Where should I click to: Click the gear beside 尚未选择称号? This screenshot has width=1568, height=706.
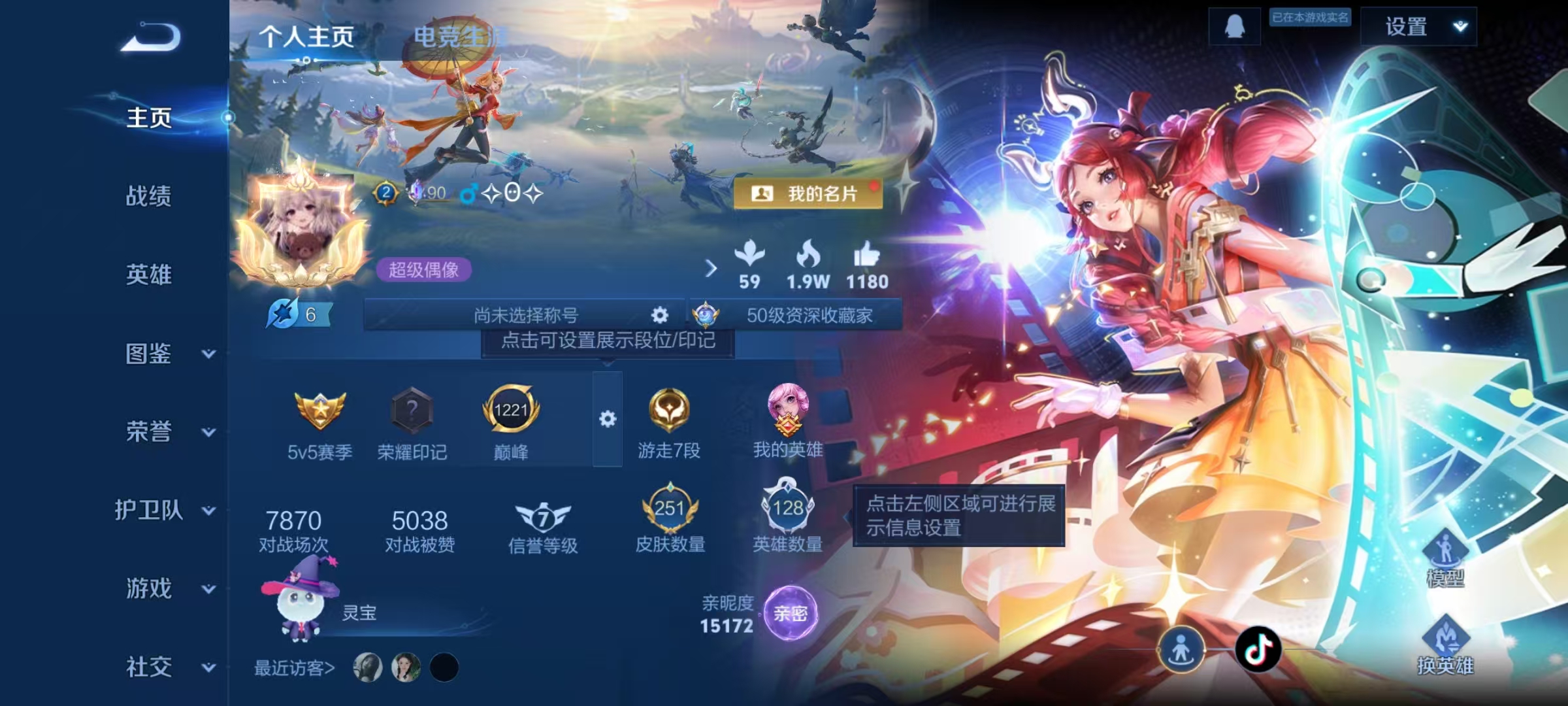pyautogui.click(x=659, y=315)
